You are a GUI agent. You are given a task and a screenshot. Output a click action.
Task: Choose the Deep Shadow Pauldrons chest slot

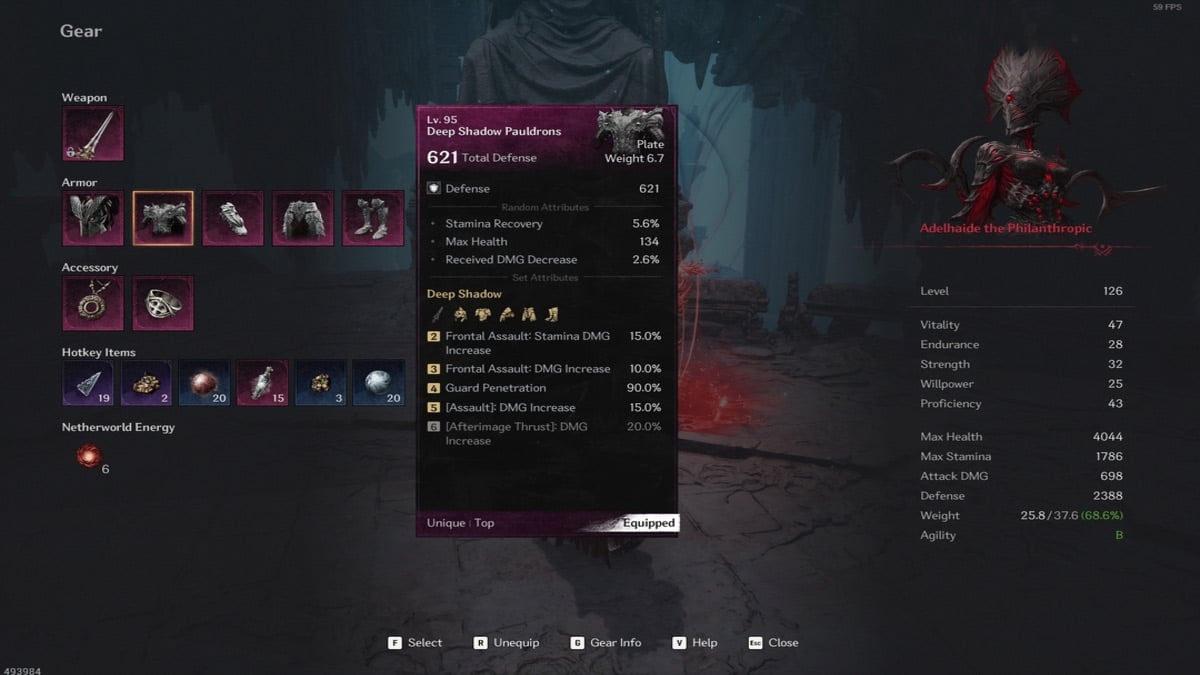(x=163, y=218)
